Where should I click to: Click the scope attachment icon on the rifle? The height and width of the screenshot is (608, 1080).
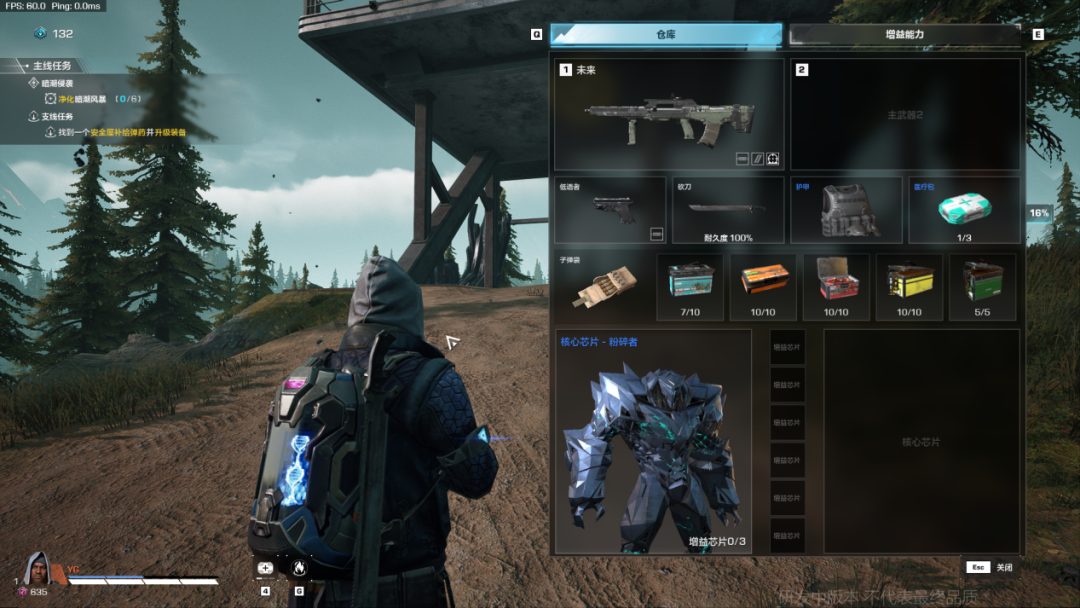(773, 158)
